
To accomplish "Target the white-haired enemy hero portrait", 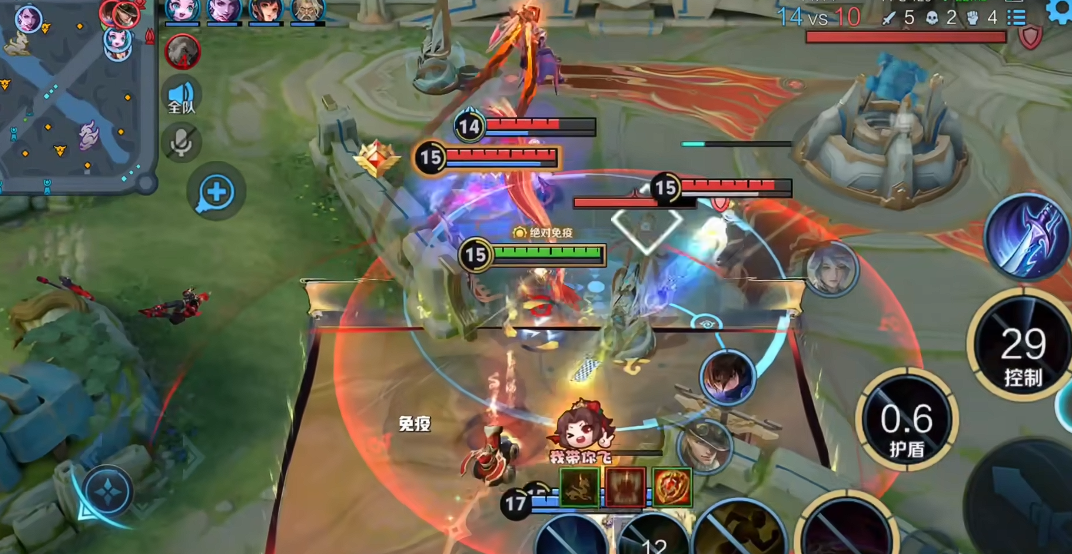I will [x=831, y=268].
